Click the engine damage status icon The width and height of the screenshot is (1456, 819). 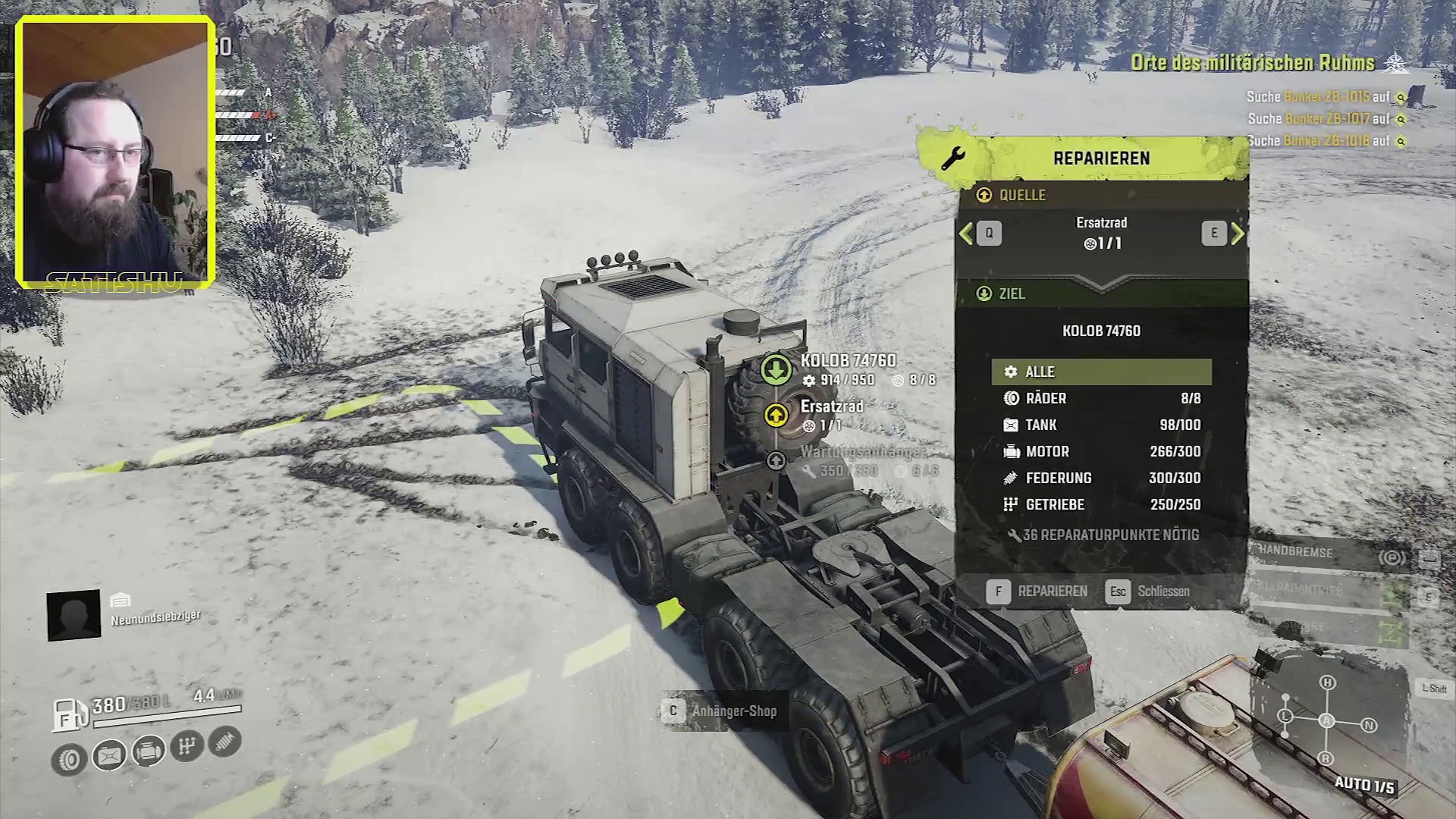pyautogui.click(x=149, y=752)
